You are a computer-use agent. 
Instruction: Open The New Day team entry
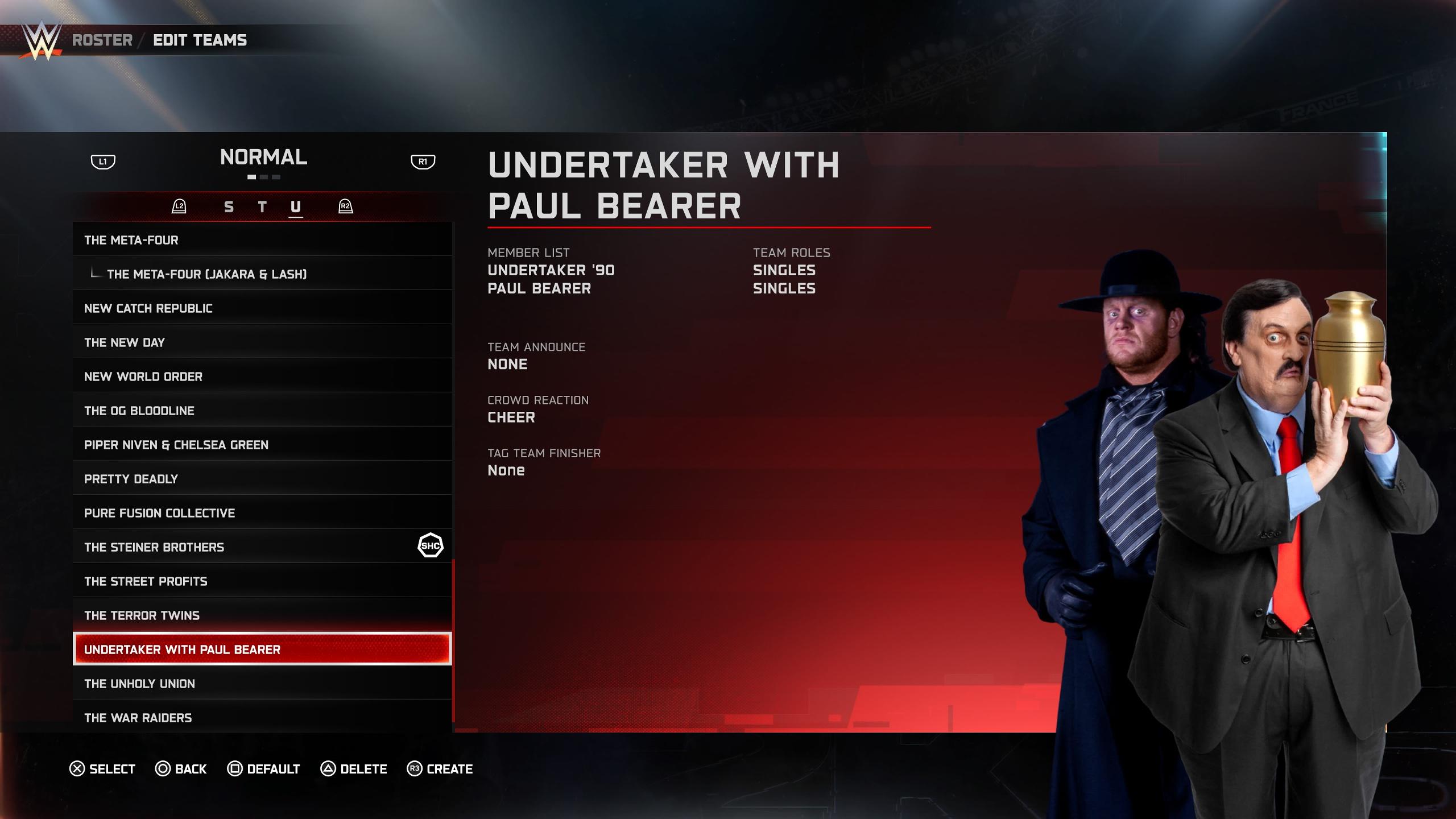pos(262,342)
